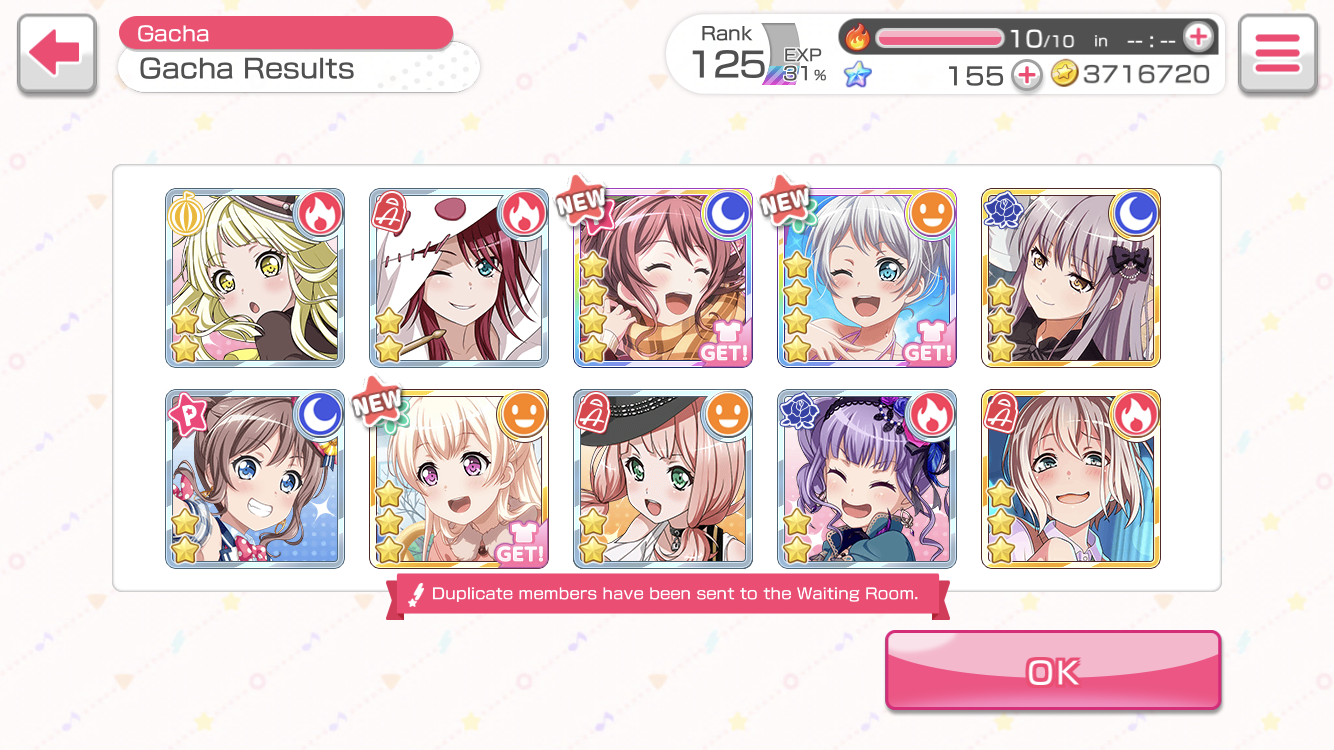Open the new card with orange checkered scarf
Viewport: 1334px width, 750px height.
click(x=663, y=278)
